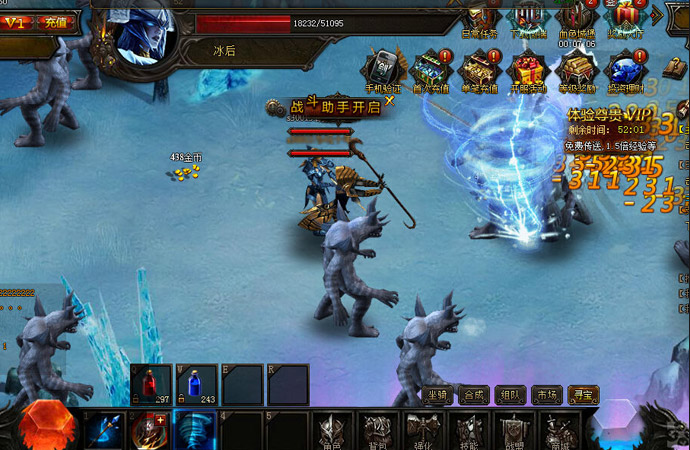Activate the blue tornado skill
The height and width of the screenshot is (450, 690).
pos(195,431)
